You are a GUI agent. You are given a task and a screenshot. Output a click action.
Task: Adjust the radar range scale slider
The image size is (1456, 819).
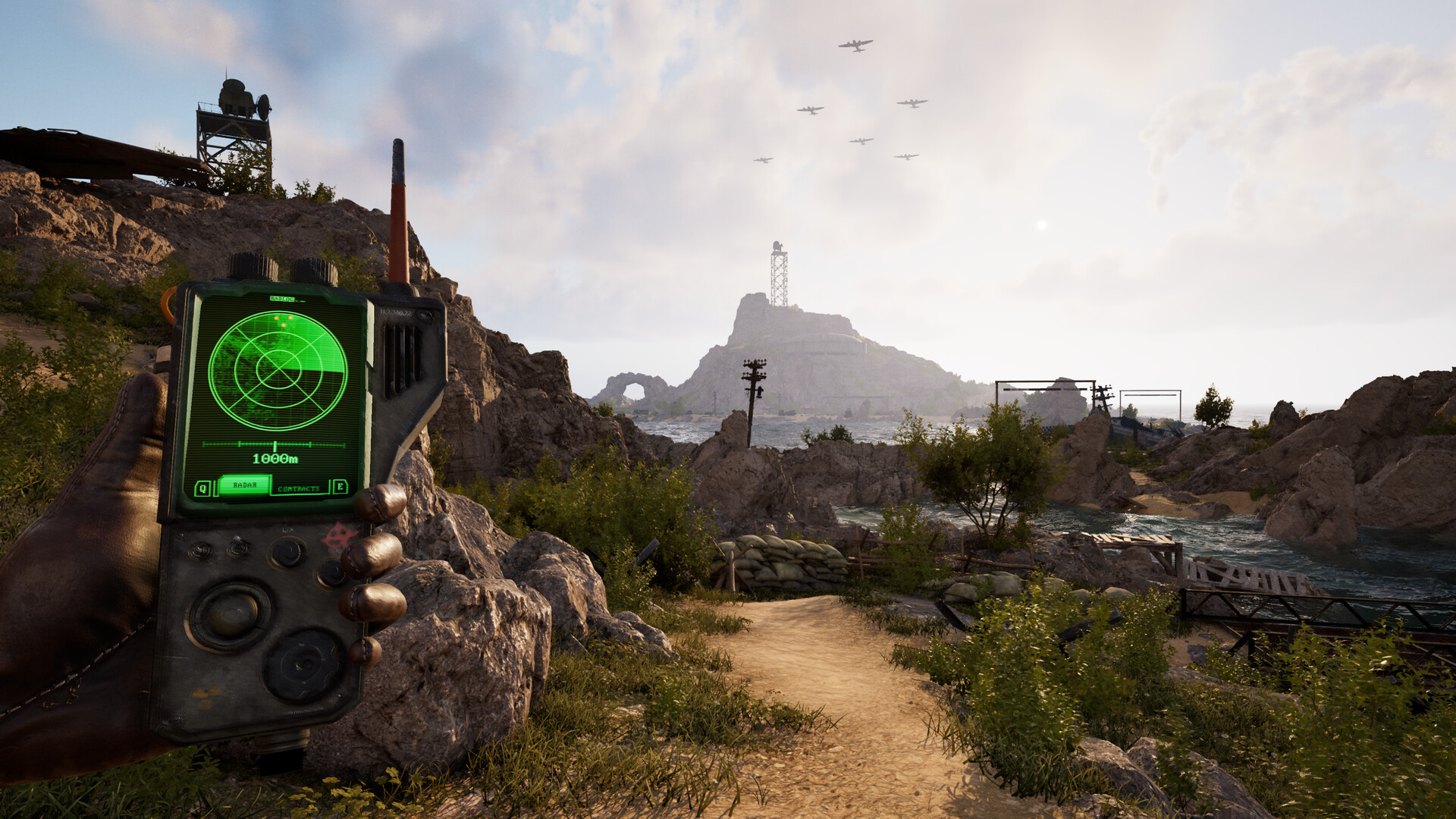pos(275,444)
